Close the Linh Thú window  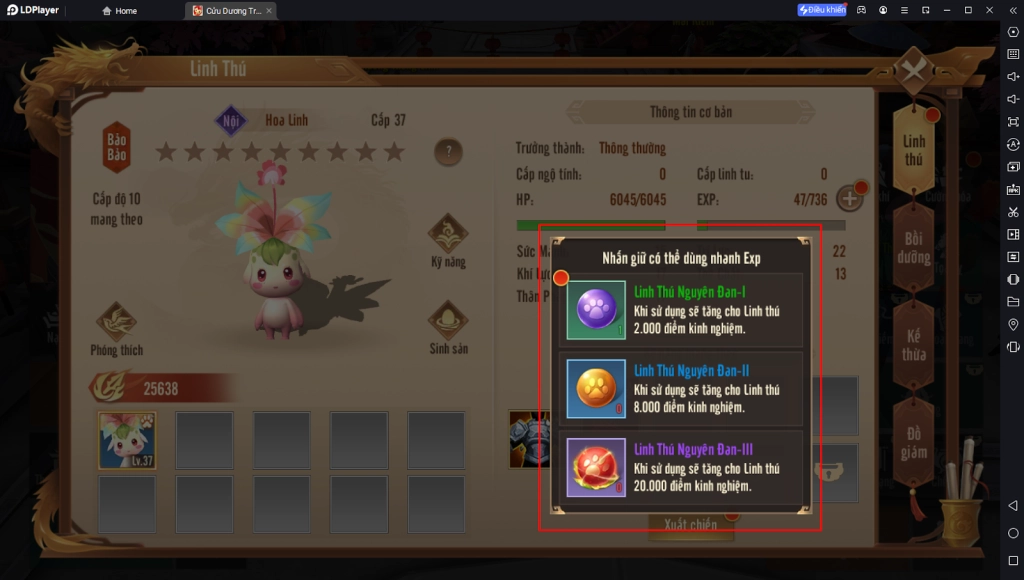click(913, 70)
